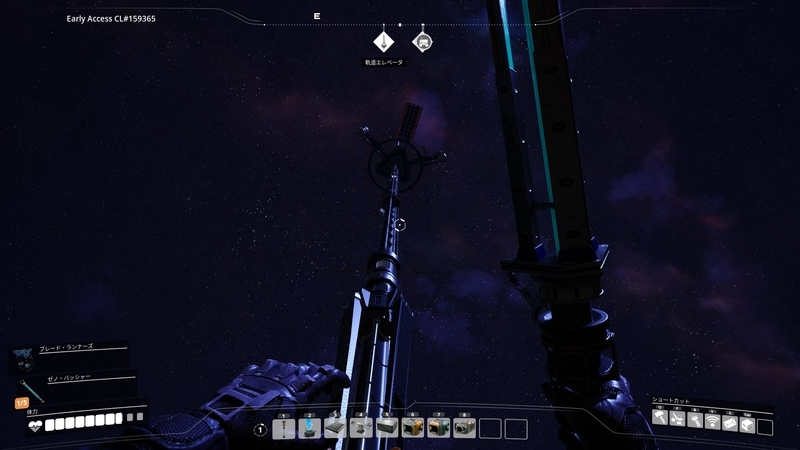The width and height of the screenshot is (800, 450).
Task: Select the space elevator compass marker
Action: [x=385, y=42]
